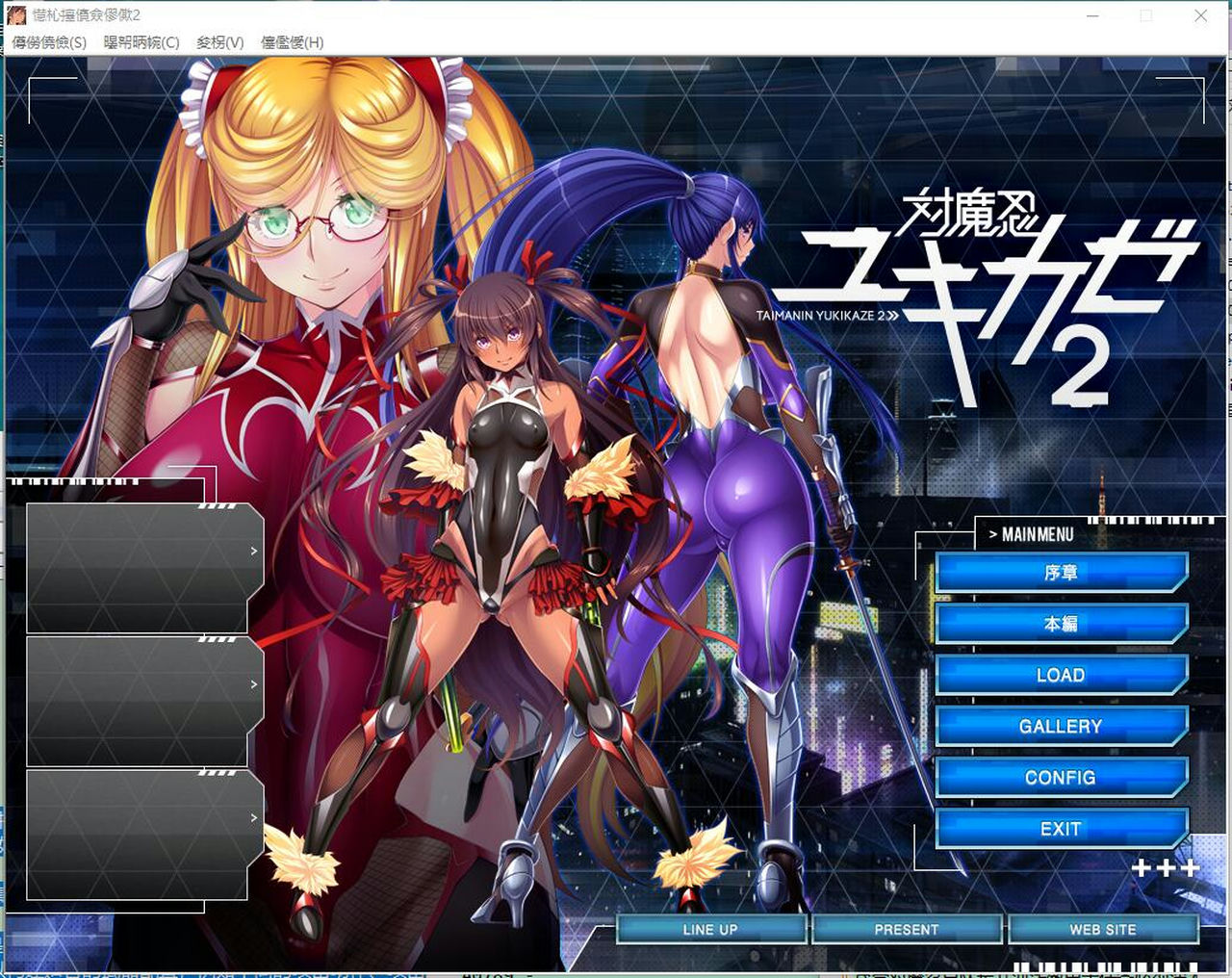
Task: Open the (V) menu in the menu bar
Action: click(219, 42)
